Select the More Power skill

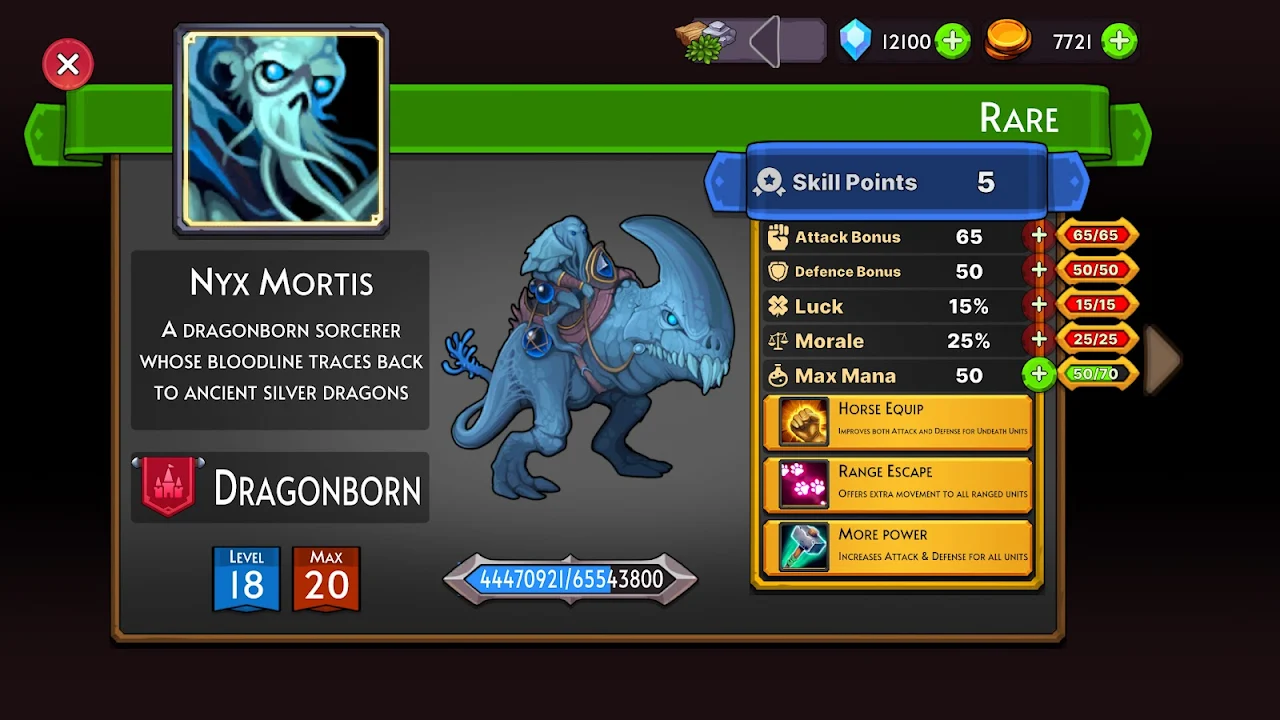click(897, 547)
